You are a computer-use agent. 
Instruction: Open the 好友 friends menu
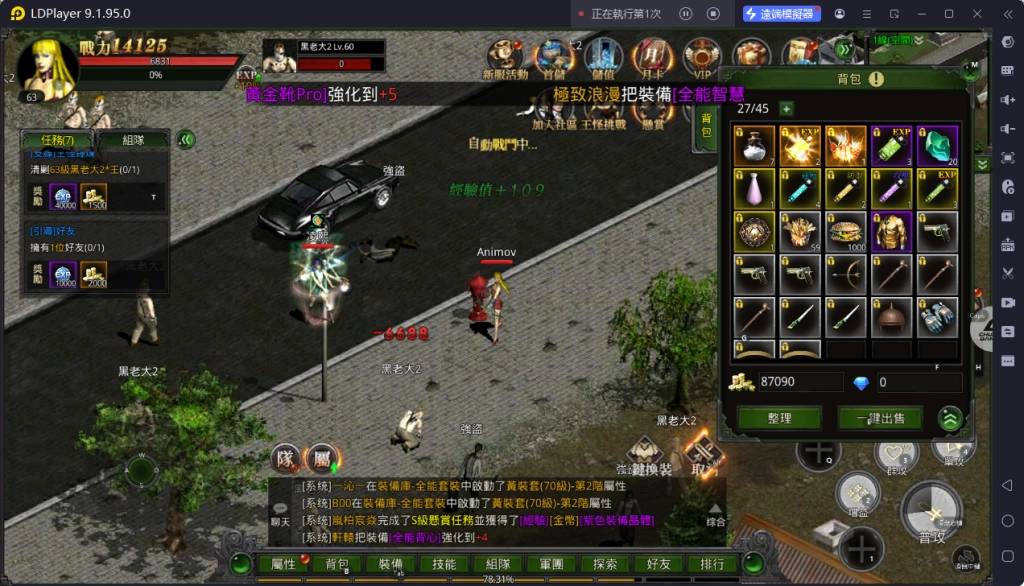point(658,564)
